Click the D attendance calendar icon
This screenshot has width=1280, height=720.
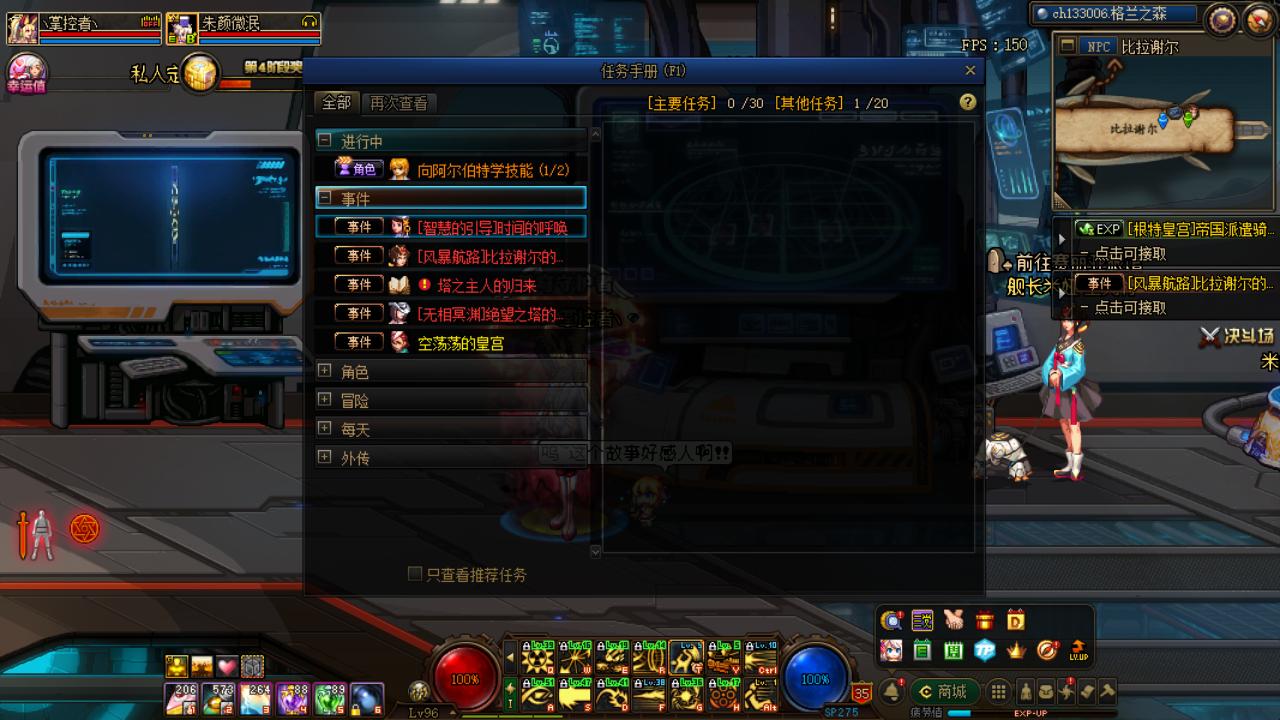click(1016, 620)
